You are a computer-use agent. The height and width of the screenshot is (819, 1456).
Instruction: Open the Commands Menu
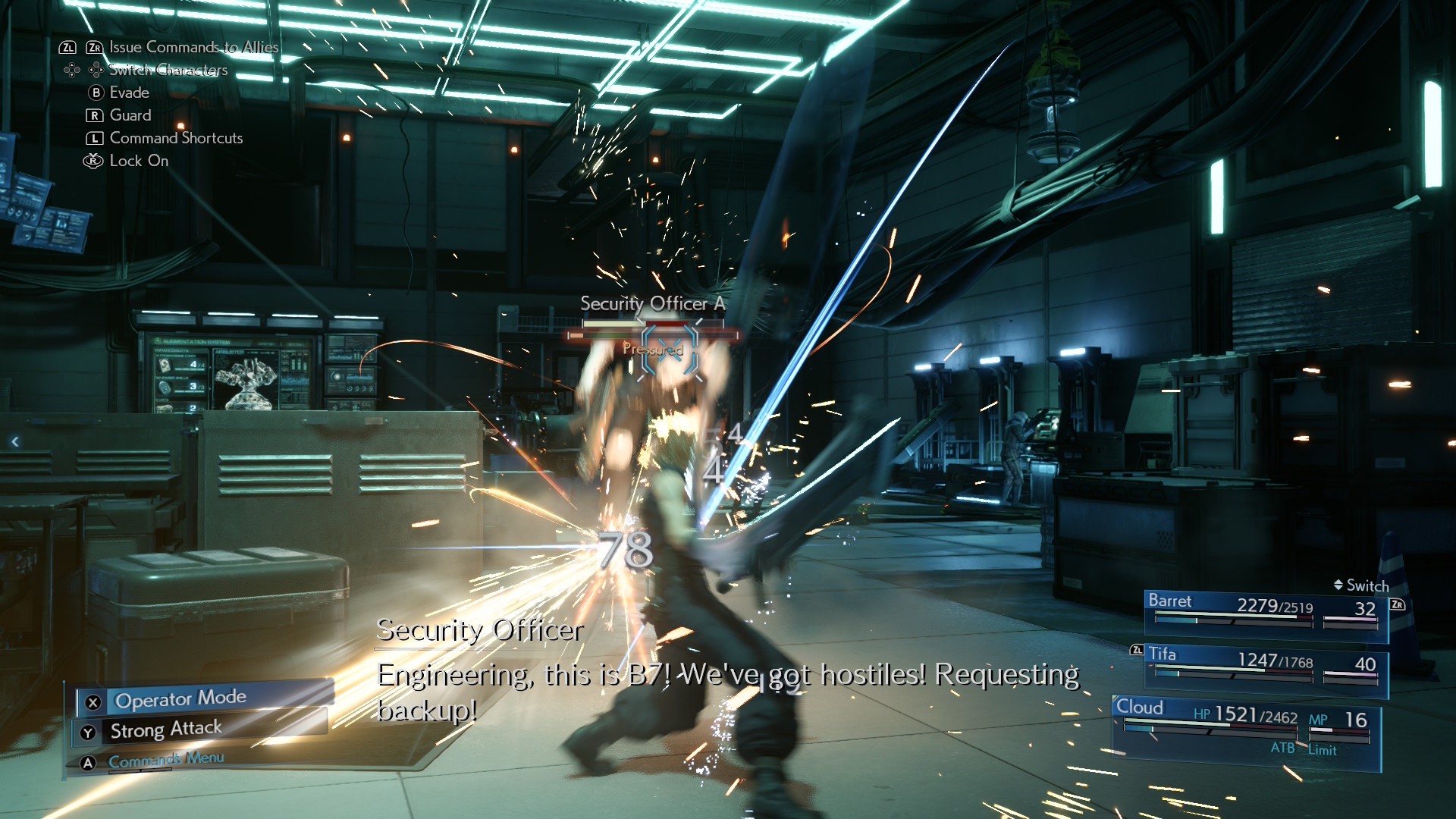tap(166, 760)
